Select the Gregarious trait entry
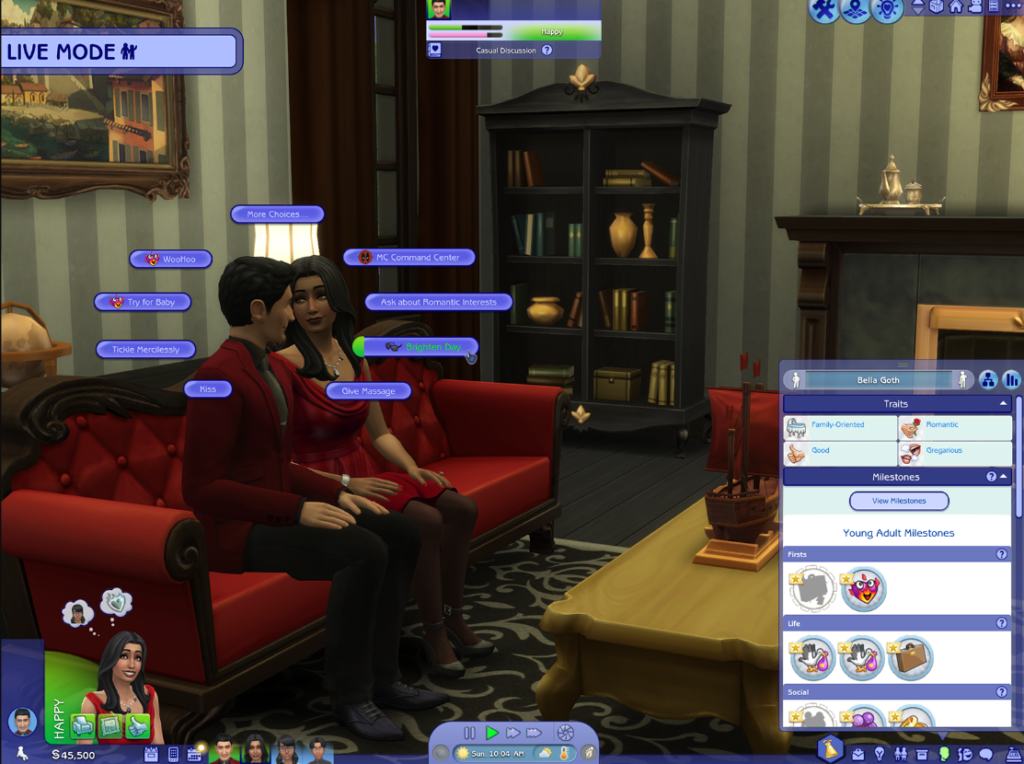1024x764 pixels. coord(955,452)
